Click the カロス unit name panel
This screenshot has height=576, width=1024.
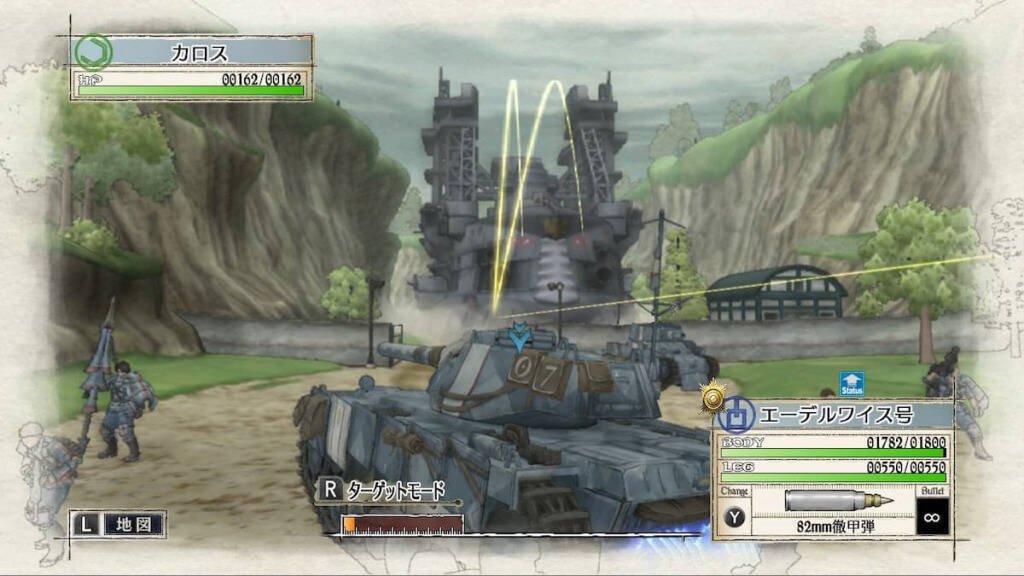point(199,52)
